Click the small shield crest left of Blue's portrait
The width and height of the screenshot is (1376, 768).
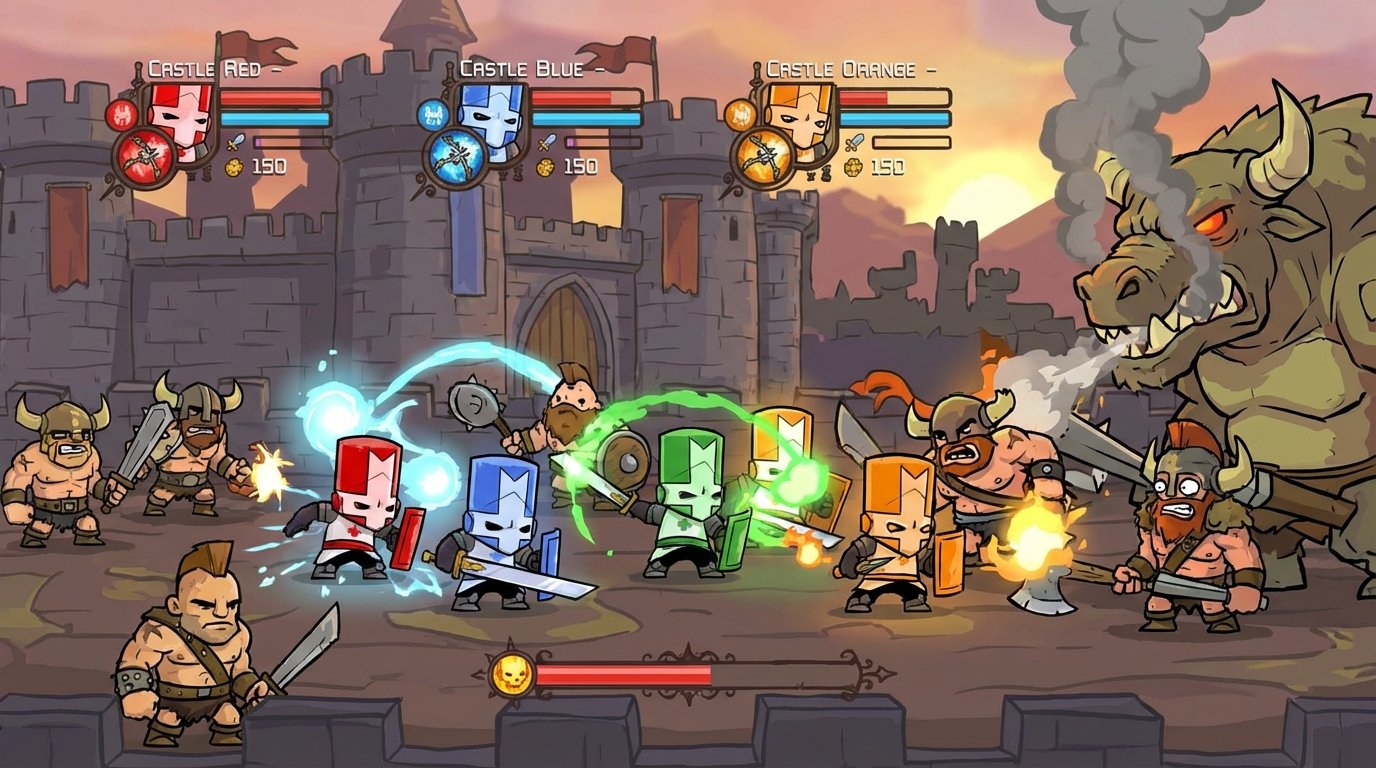pyautogui.click(x=432, y=116)
